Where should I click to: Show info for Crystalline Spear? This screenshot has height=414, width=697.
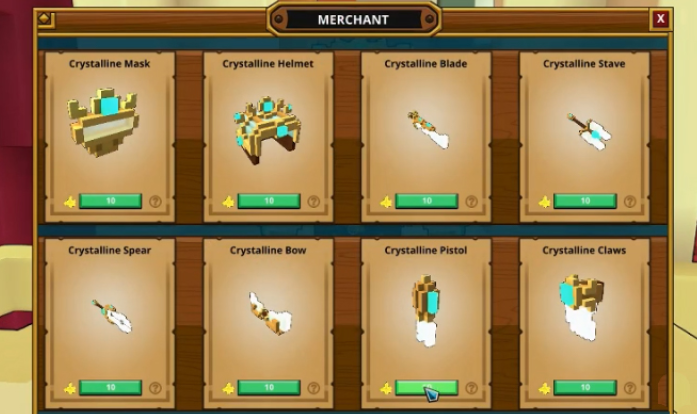[x=155, y=388]
